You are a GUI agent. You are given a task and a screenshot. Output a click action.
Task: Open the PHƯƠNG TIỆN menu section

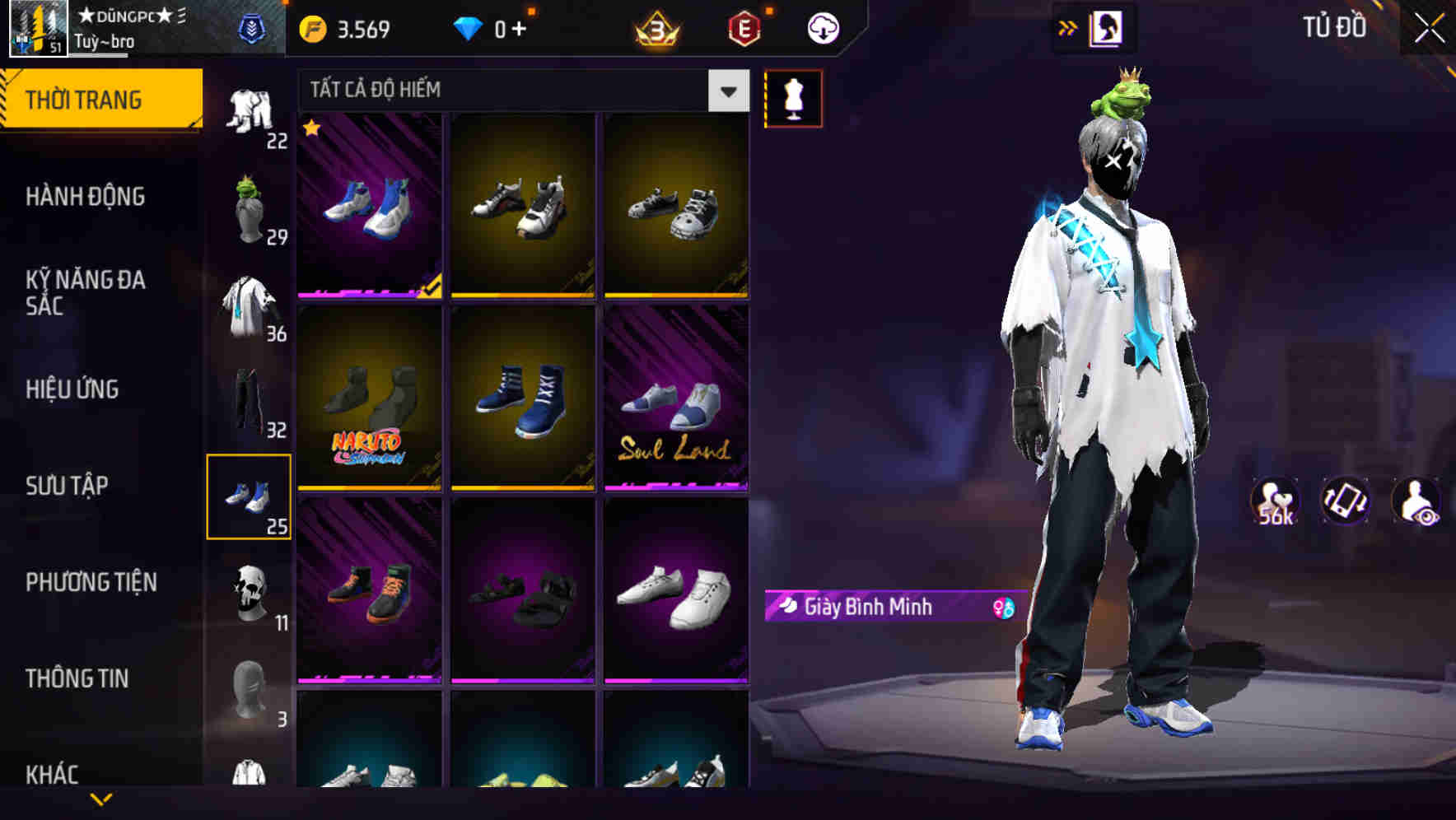pos(91,582)
